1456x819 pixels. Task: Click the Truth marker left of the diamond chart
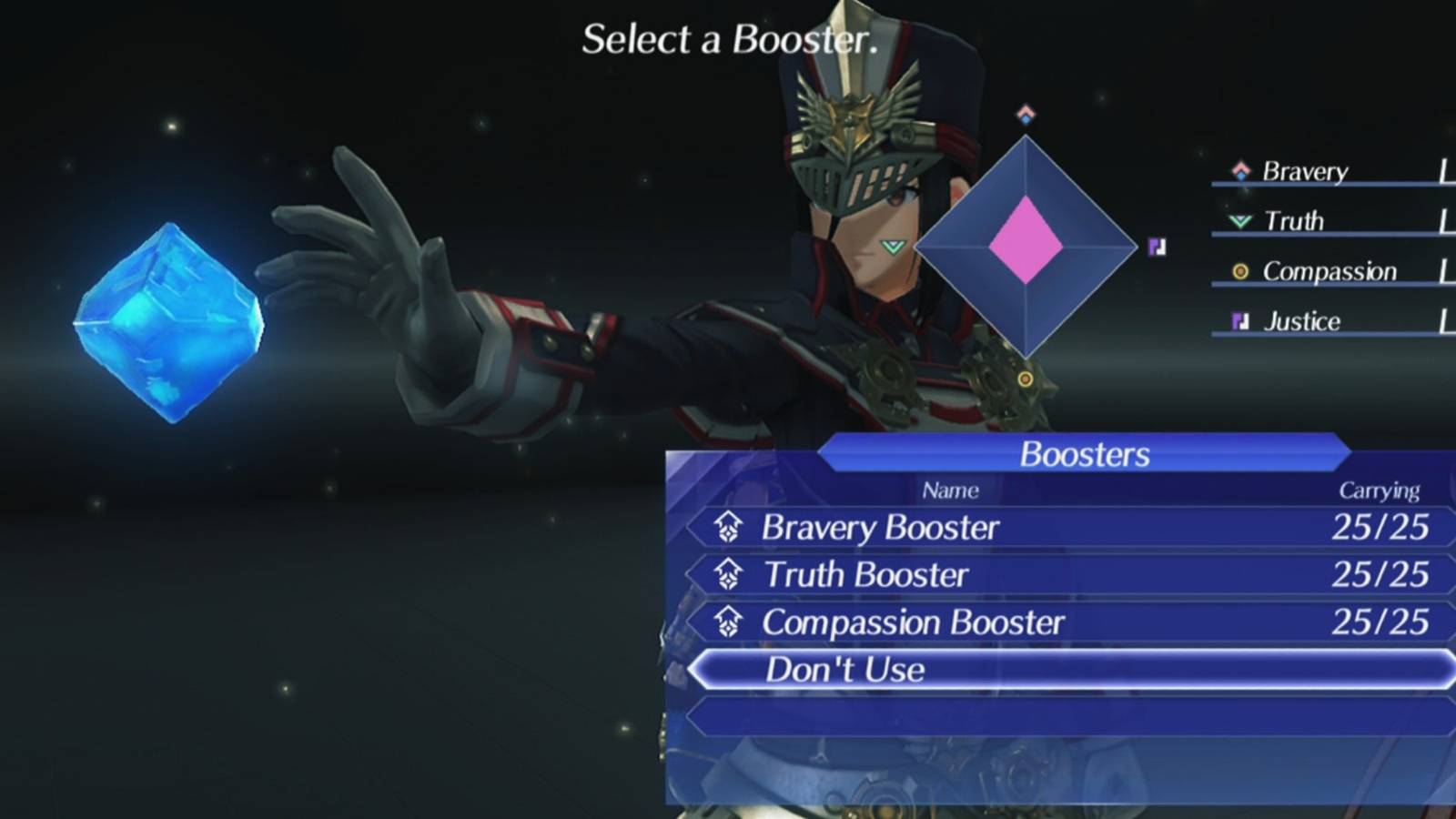click(894, 245)
